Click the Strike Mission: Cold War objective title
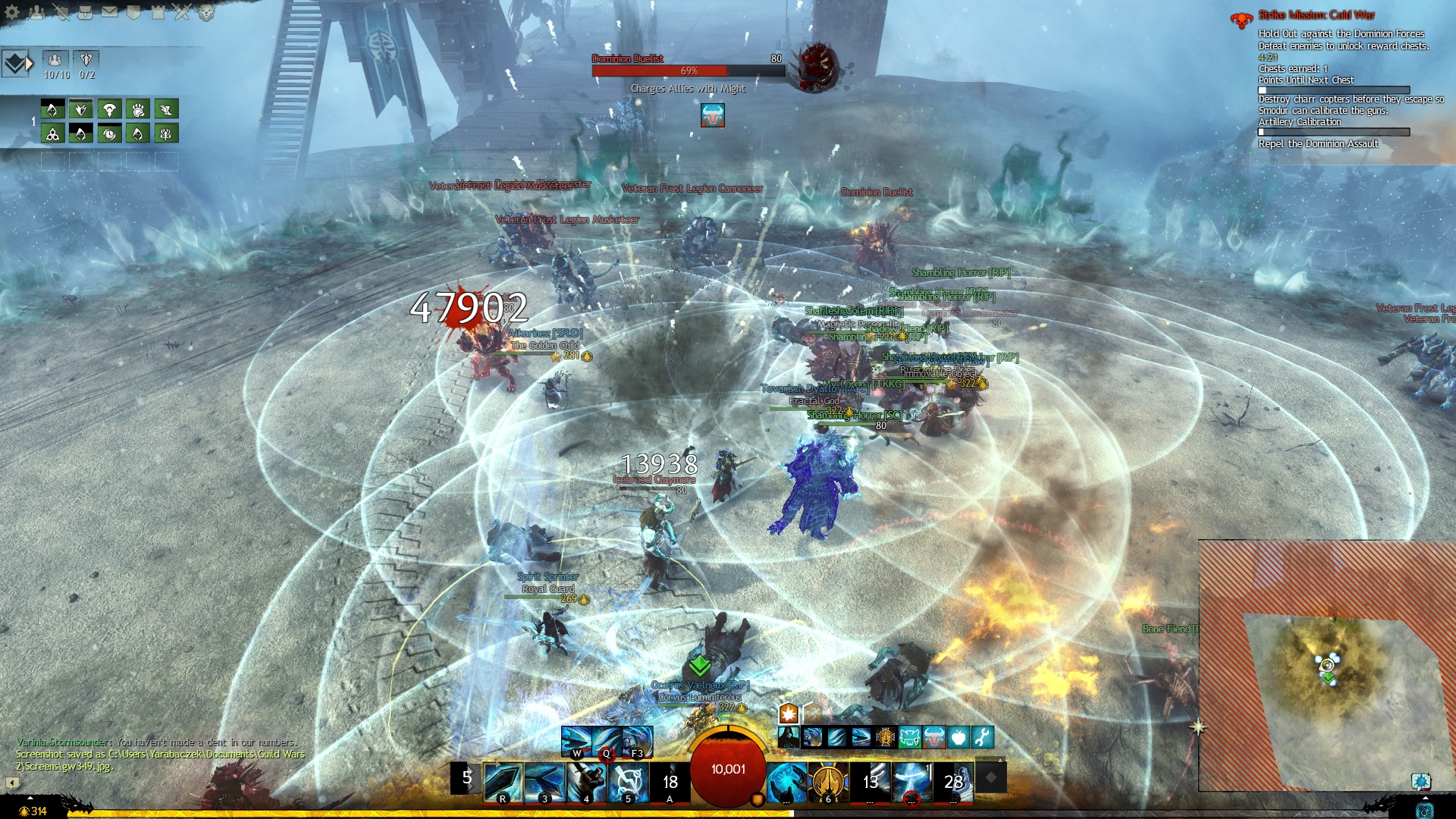This screenshot has width=1456, height=819. pyautogui.click(x=1316, y=15)
